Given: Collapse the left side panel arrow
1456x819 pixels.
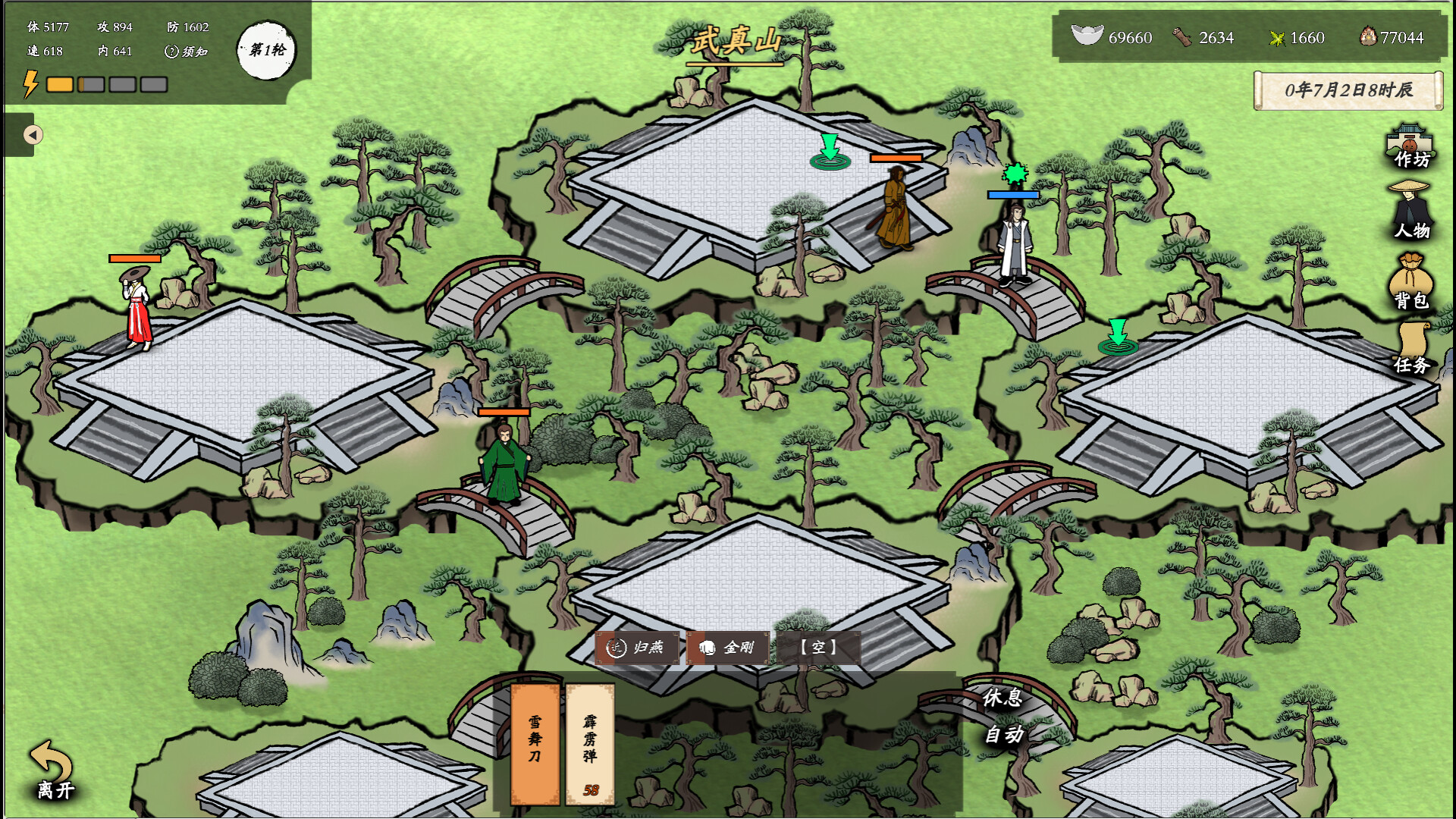Looking at the screenshot, I should click(x=31, y=133).
